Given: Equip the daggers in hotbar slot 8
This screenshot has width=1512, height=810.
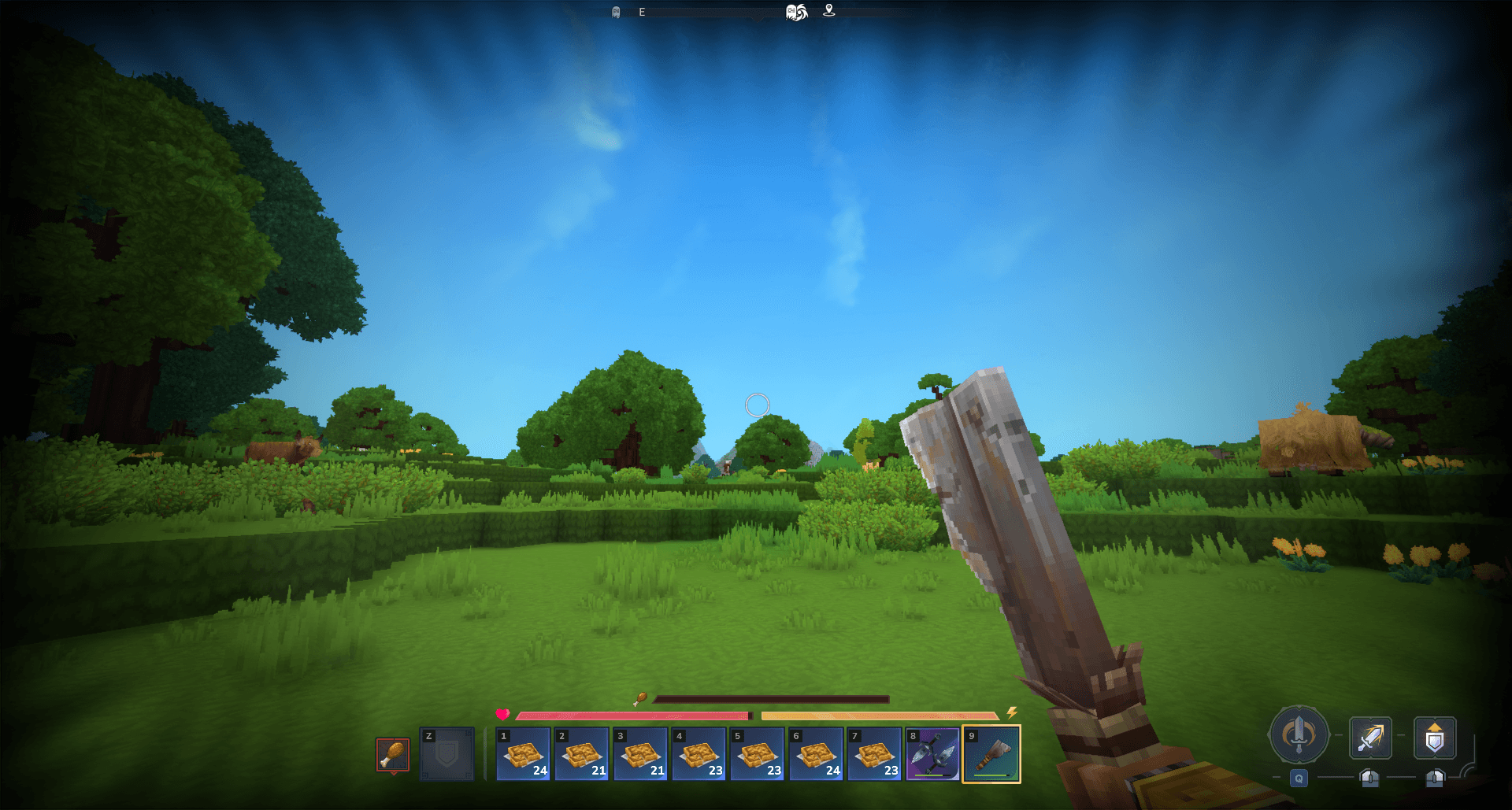Looking at the screenshot, I should (932, 754).
